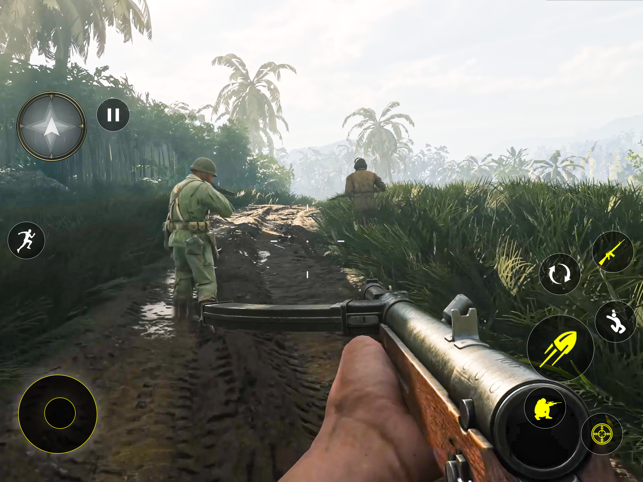Aim down sights with the crosshair button
643x482 pixels.
tap(601, 433)
